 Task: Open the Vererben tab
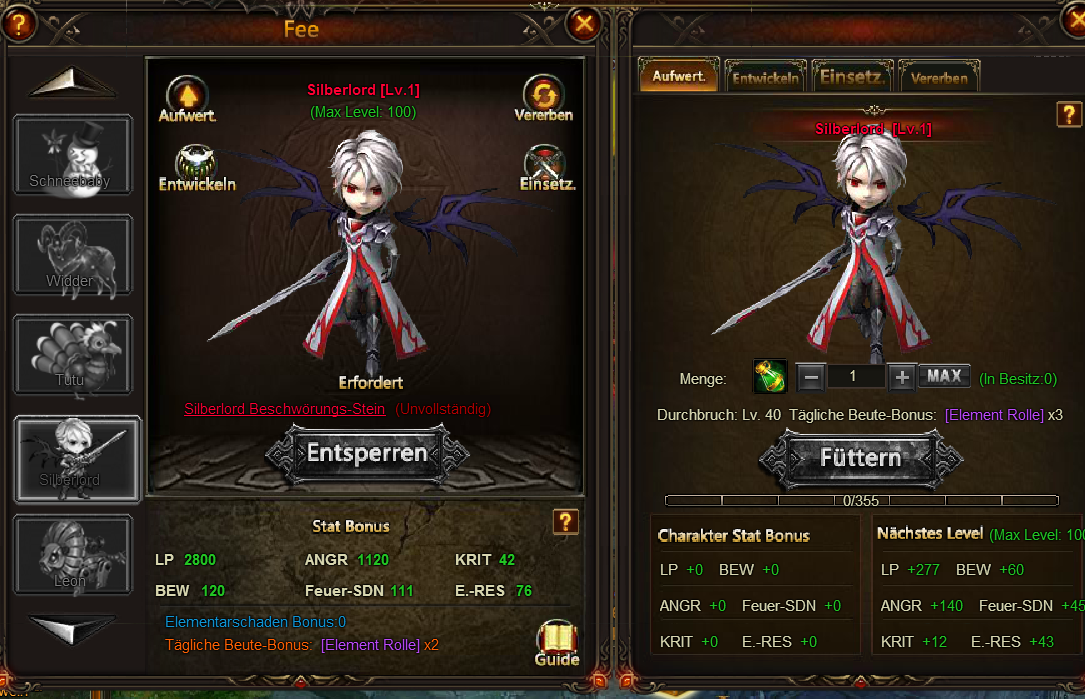(939, 77)
